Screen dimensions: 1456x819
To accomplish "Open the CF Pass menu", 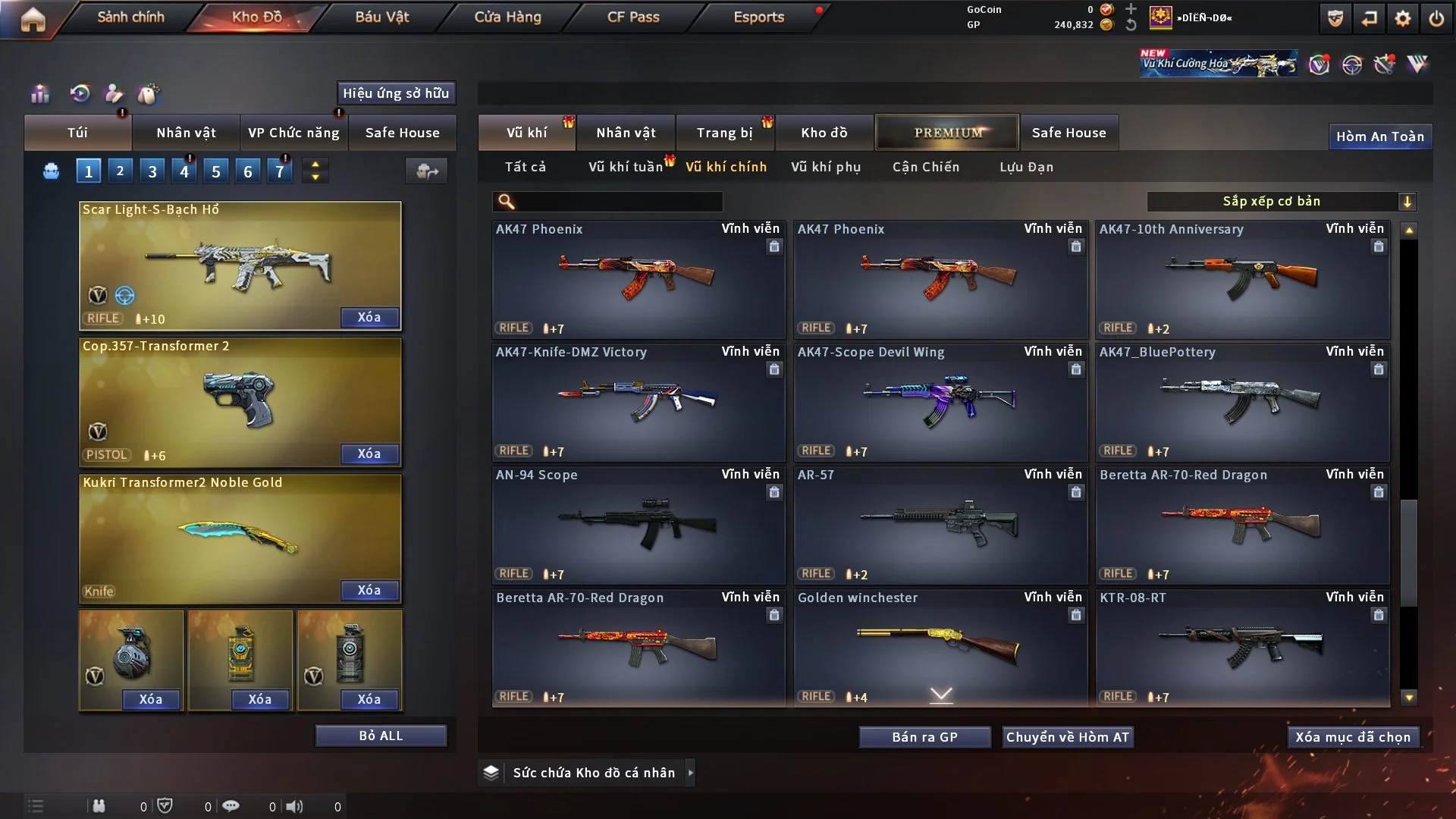I will point(633,17).
